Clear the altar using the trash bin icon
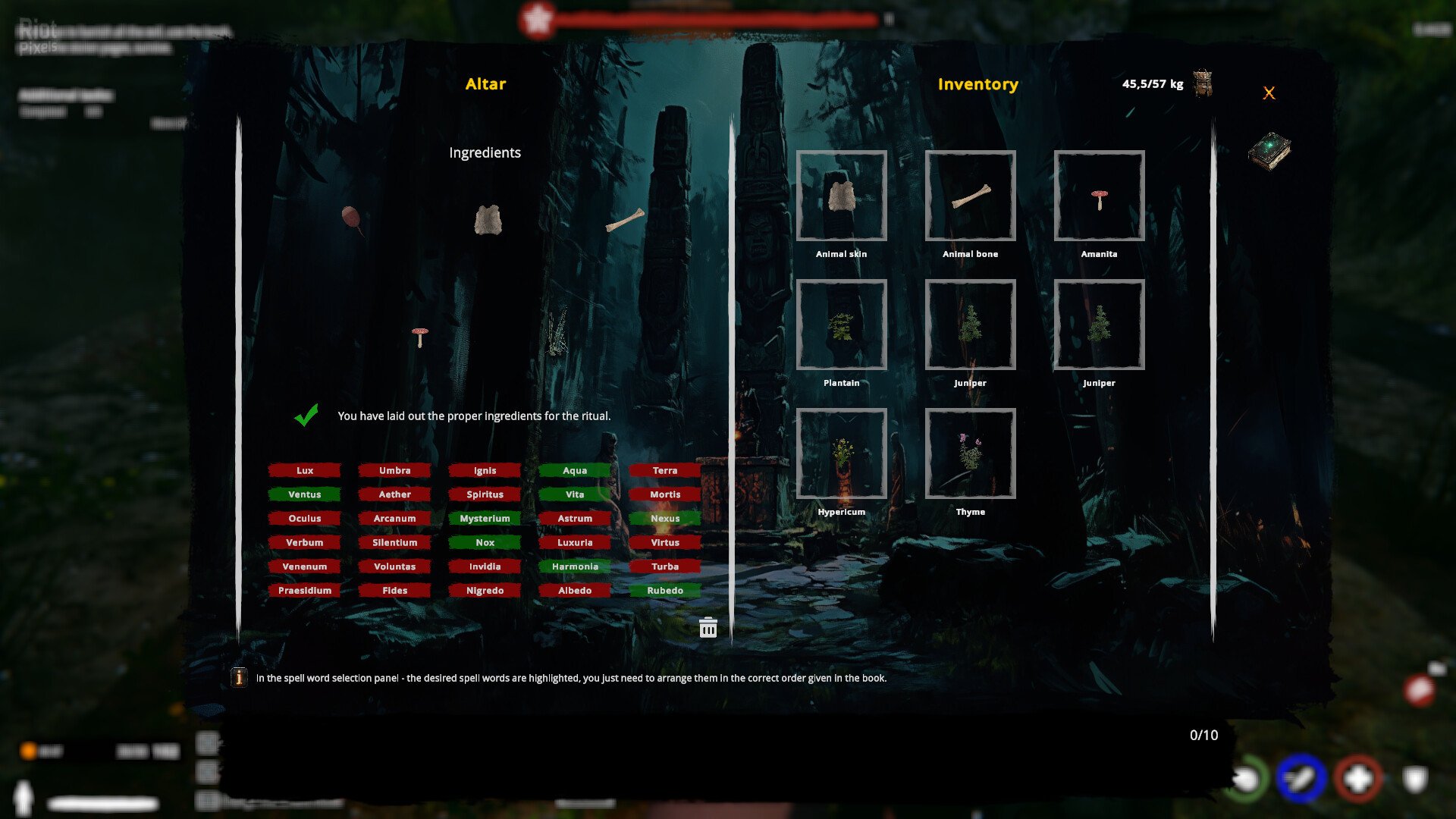This screenshot has width=1456, height=819. click(708, 628)
